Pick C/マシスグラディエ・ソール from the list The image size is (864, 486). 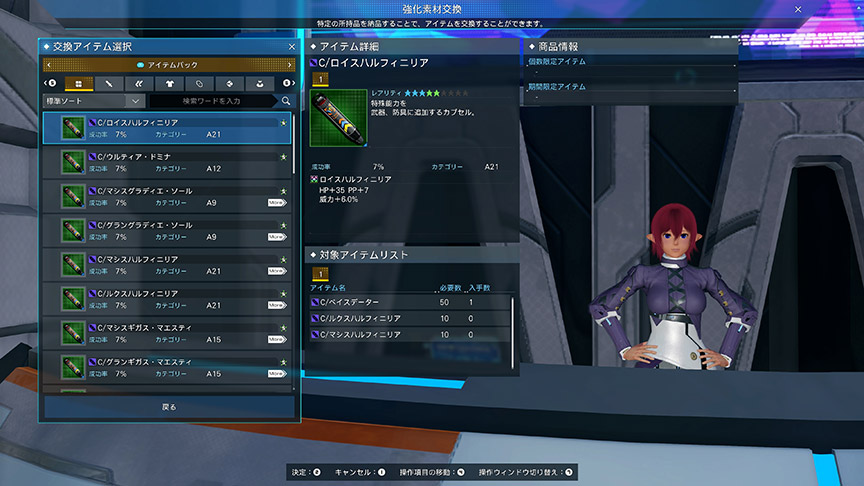[x=168, y=196]
